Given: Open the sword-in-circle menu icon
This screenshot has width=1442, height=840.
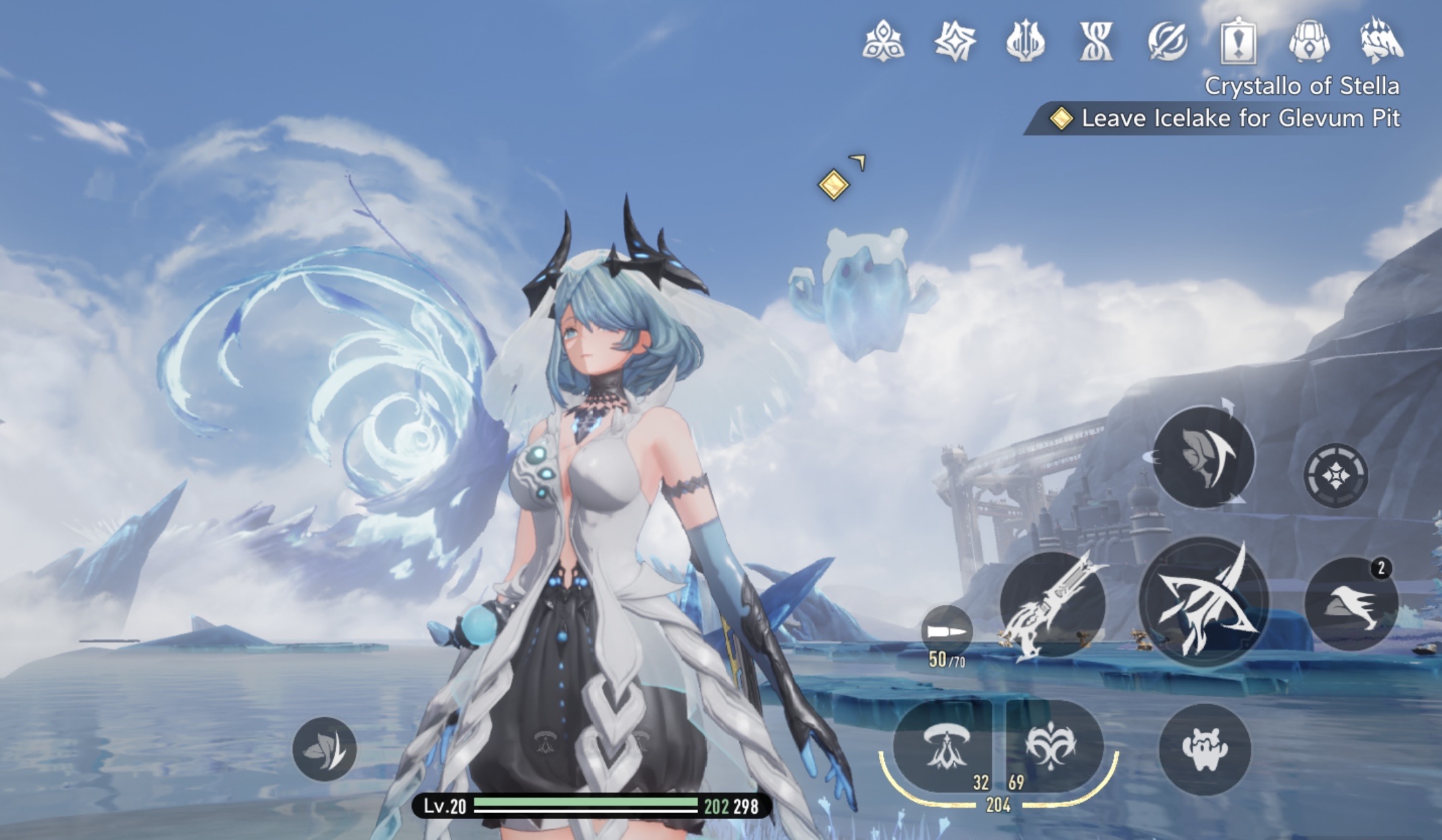Looking at the screenshot, I should (x=1167, y=41).
